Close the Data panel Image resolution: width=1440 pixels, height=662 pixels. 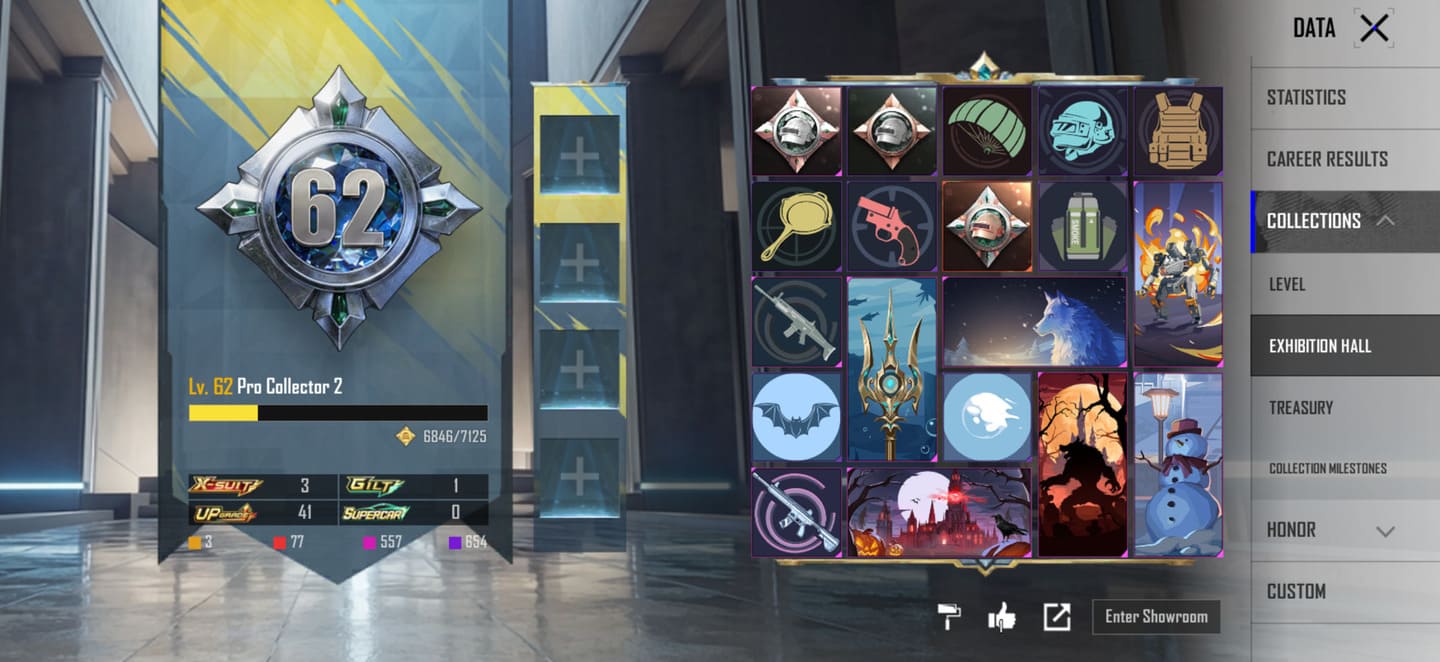pyautogui.click(x=1374, y=29)
